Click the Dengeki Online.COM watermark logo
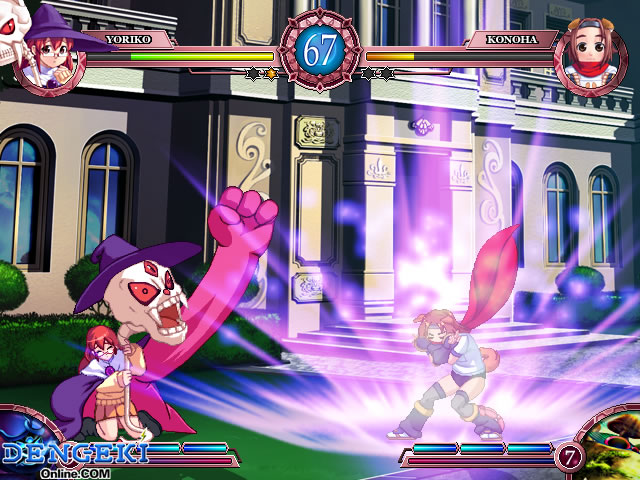 tap(73, 456)
